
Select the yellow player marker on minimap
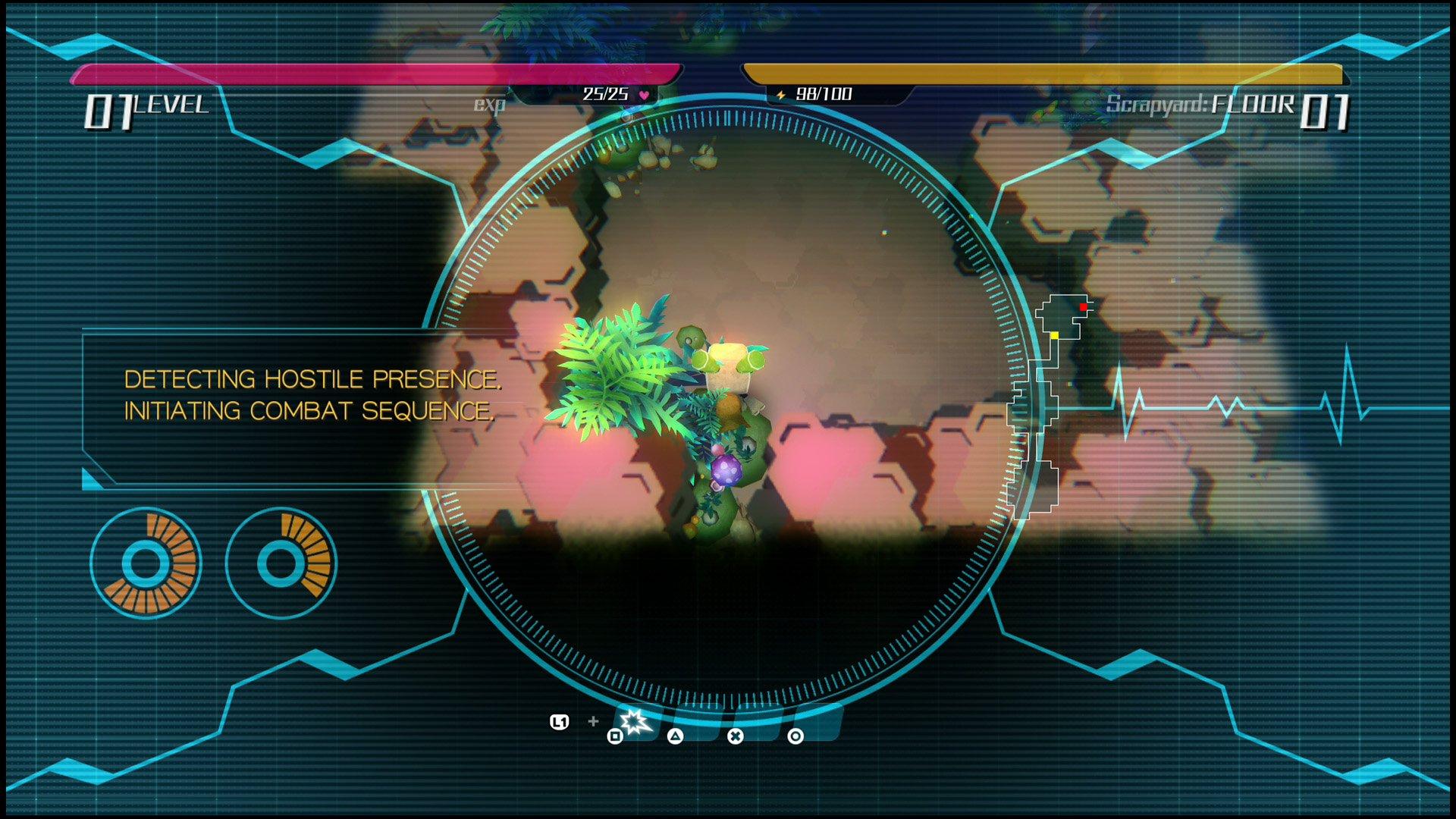click(x=1055, y=335)
